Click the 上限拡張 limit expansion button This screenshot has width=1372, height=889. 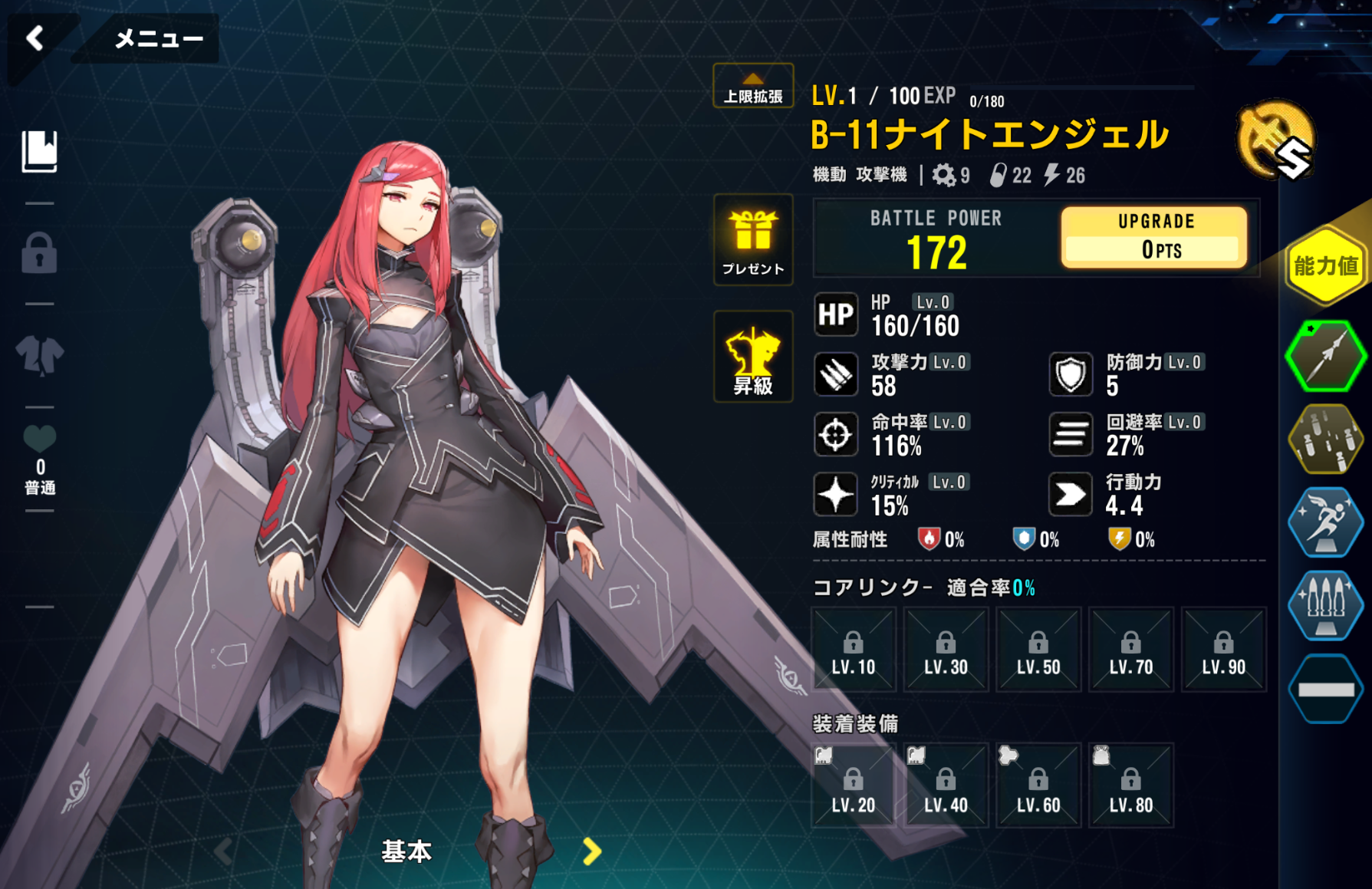753,87
